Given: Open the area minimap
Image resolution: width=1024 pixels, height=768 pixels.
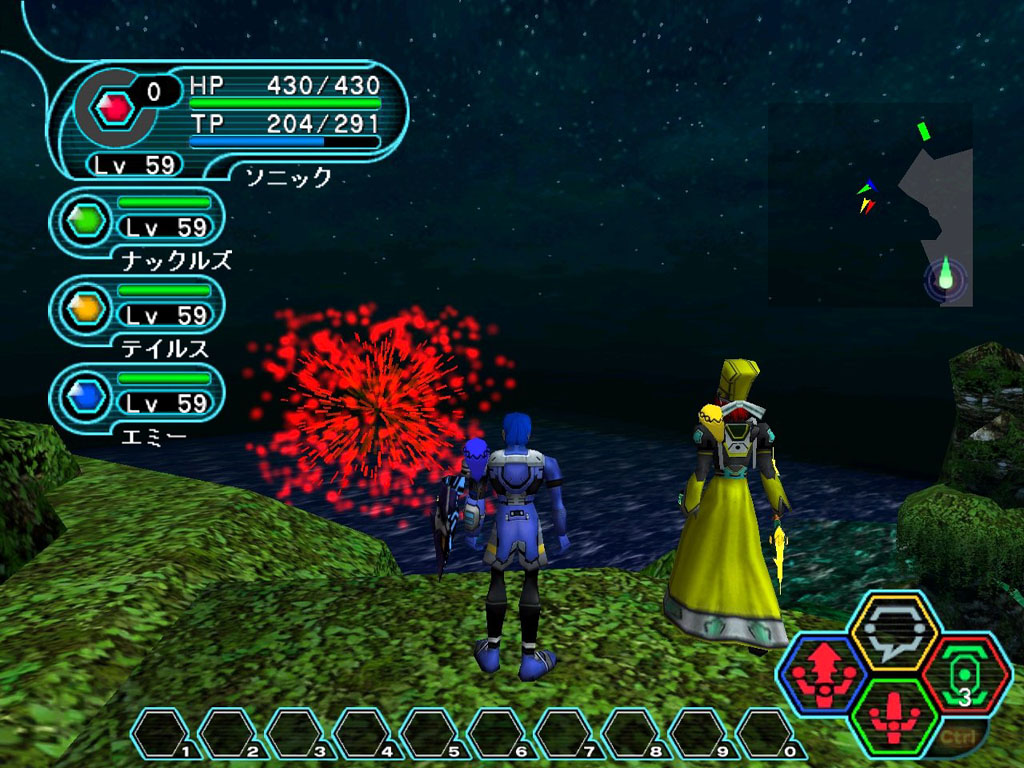Looking at the screenshot, I should pos(870,204).
